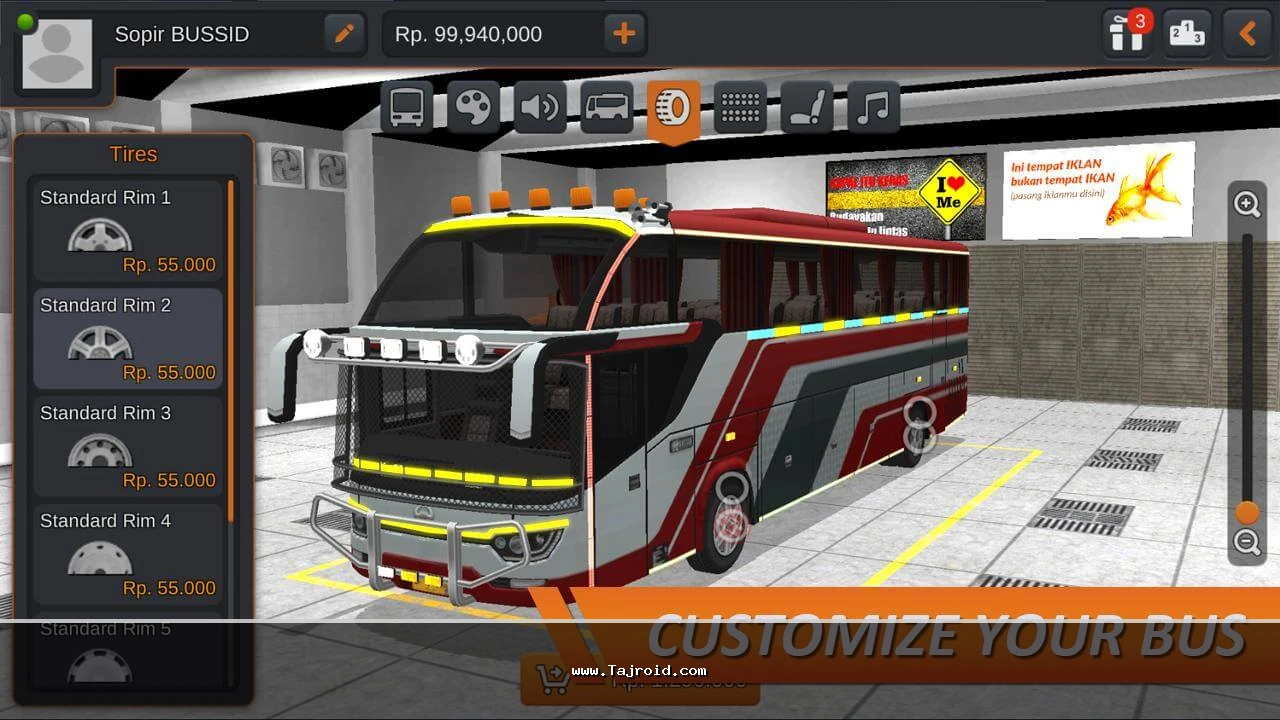Screen dimensions: 1280x720
Task: Switch to the horn sound tab
Action: (540, 107)
